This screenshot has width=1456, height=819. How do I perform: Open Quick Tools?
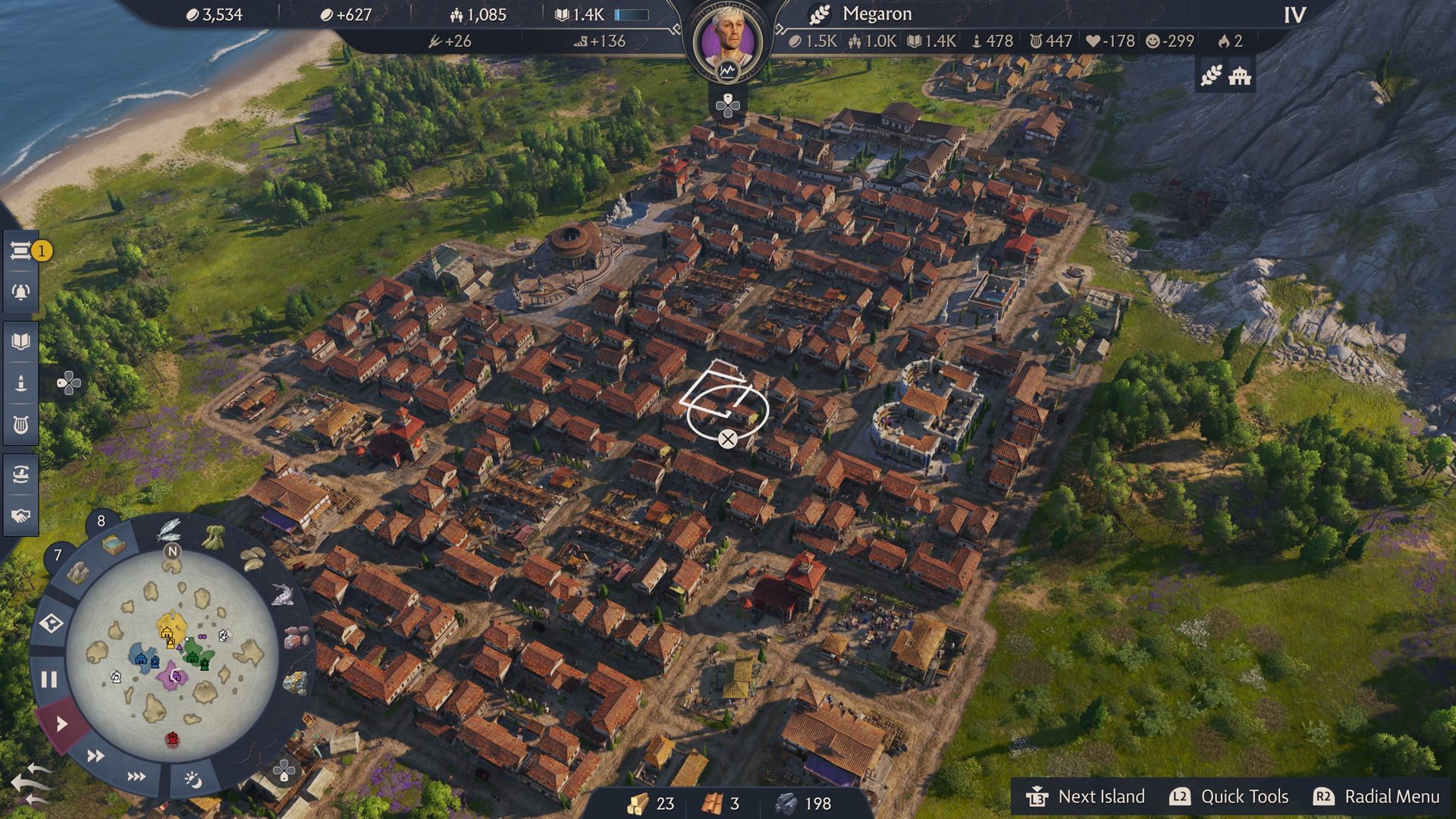click(1244, 797)
